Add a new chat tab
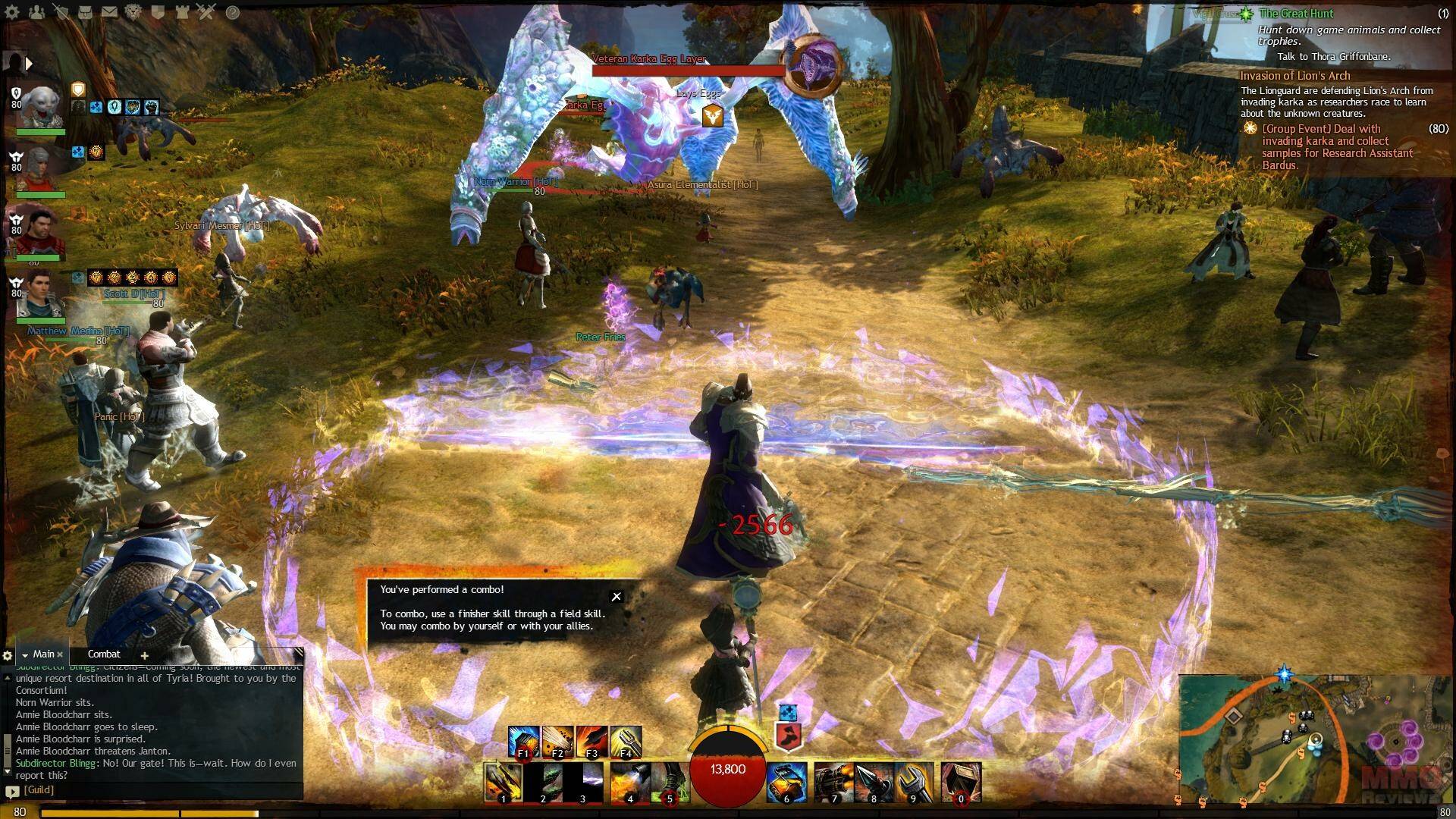 tap(144, 655)
